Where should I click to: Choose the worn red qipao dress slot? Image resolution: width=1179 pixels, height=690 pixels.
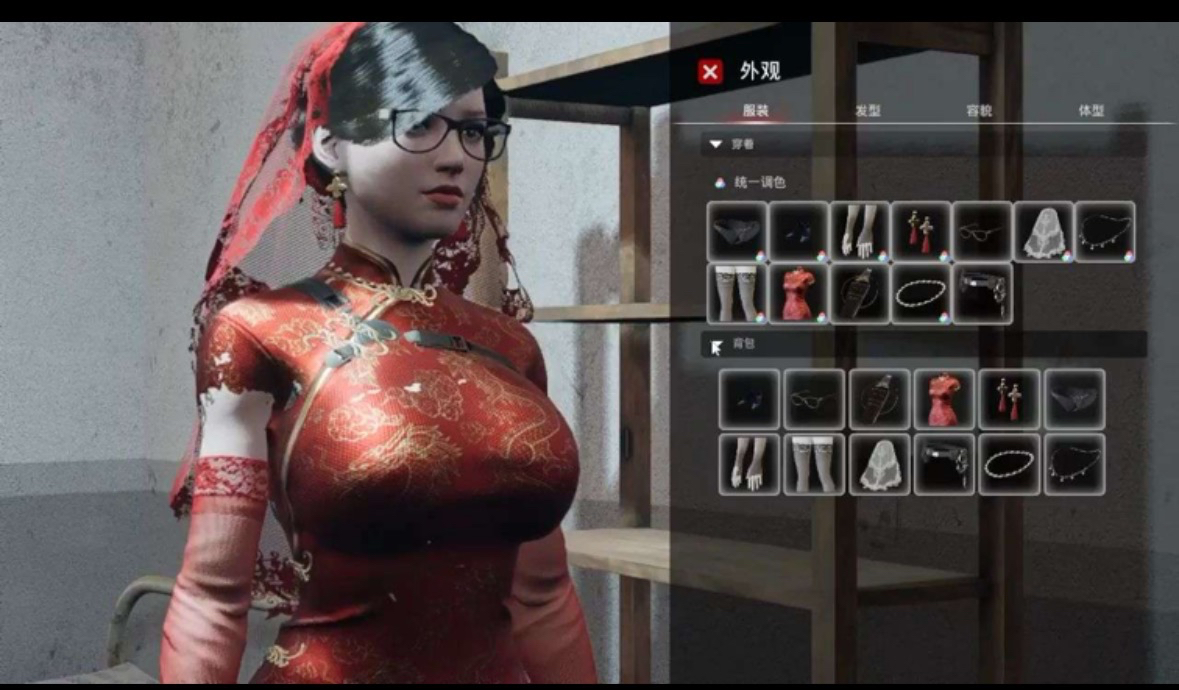798,293
